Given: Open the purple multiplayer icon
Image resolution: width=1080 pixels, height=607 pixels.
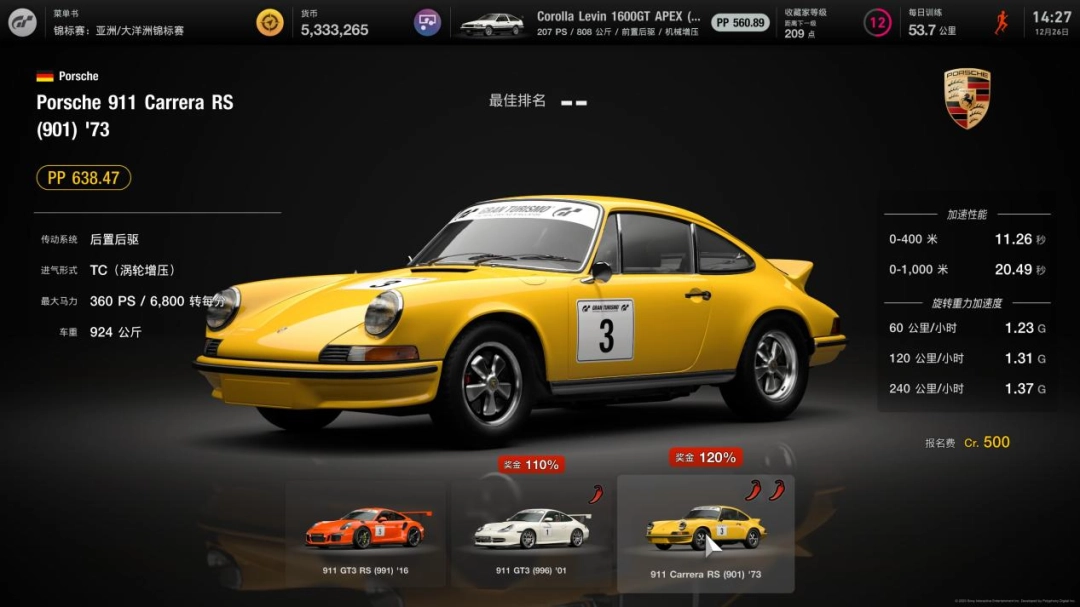Looking at the screenshot, I should click(x=428, y=22).
